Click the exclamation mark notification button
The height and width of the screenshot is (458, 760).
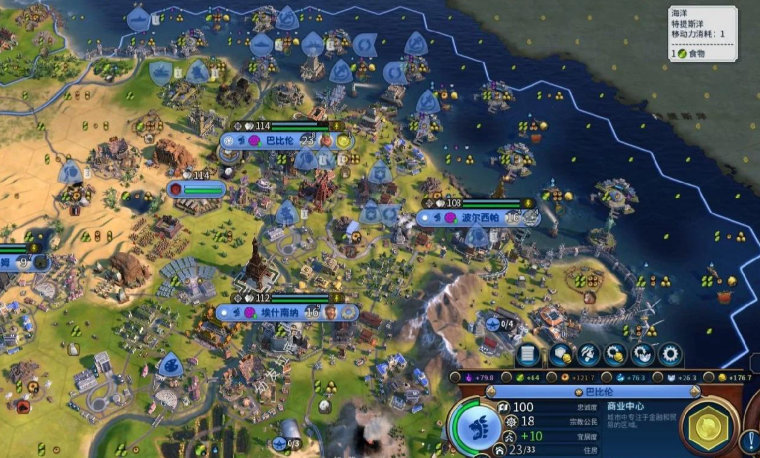coord(750,438)
